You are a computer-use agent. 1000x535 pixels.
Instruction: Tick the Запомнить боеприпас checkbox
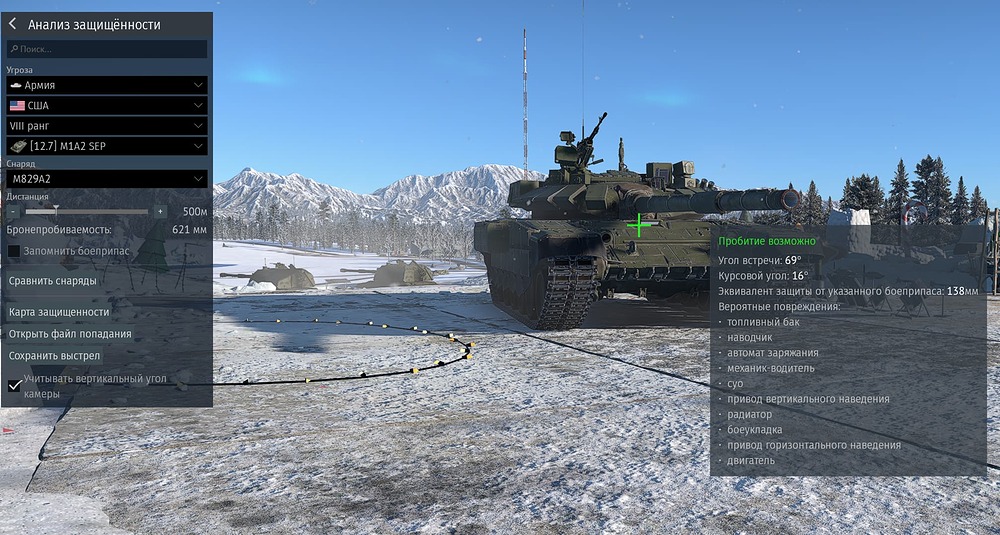tap(14, 251)
